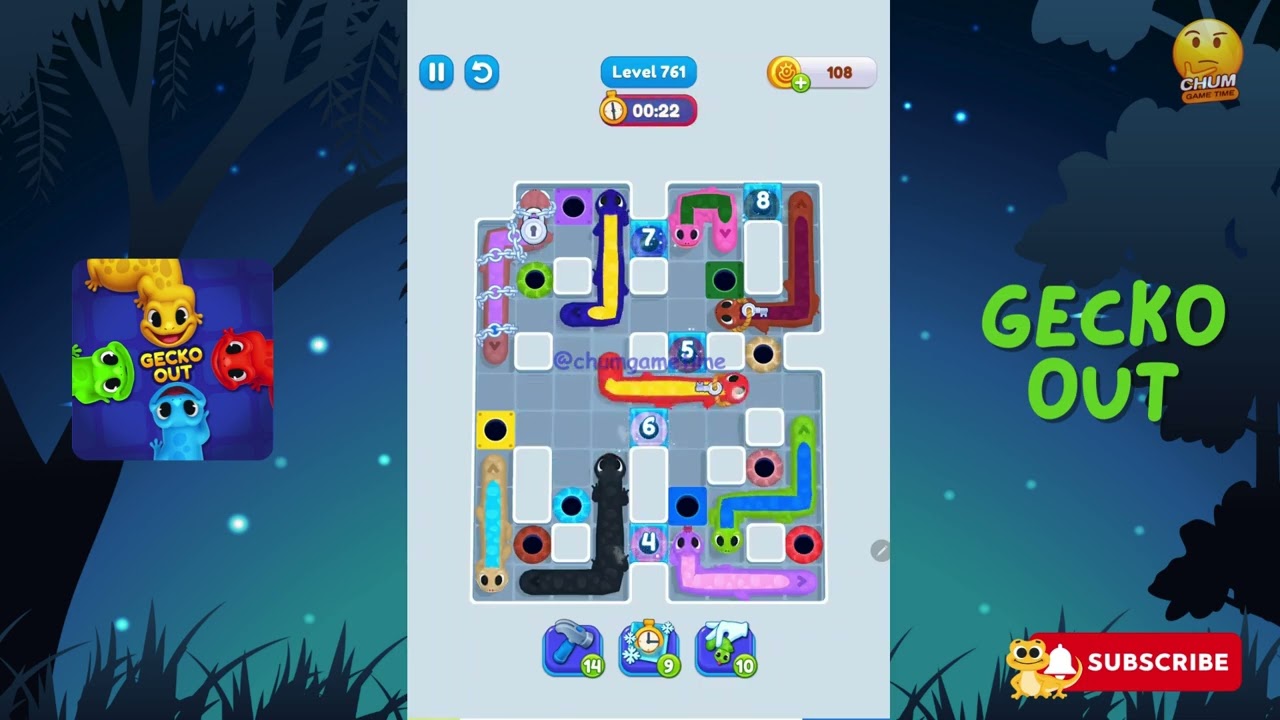Tap the padlock on the chained gecko

(x=533, y=231)
